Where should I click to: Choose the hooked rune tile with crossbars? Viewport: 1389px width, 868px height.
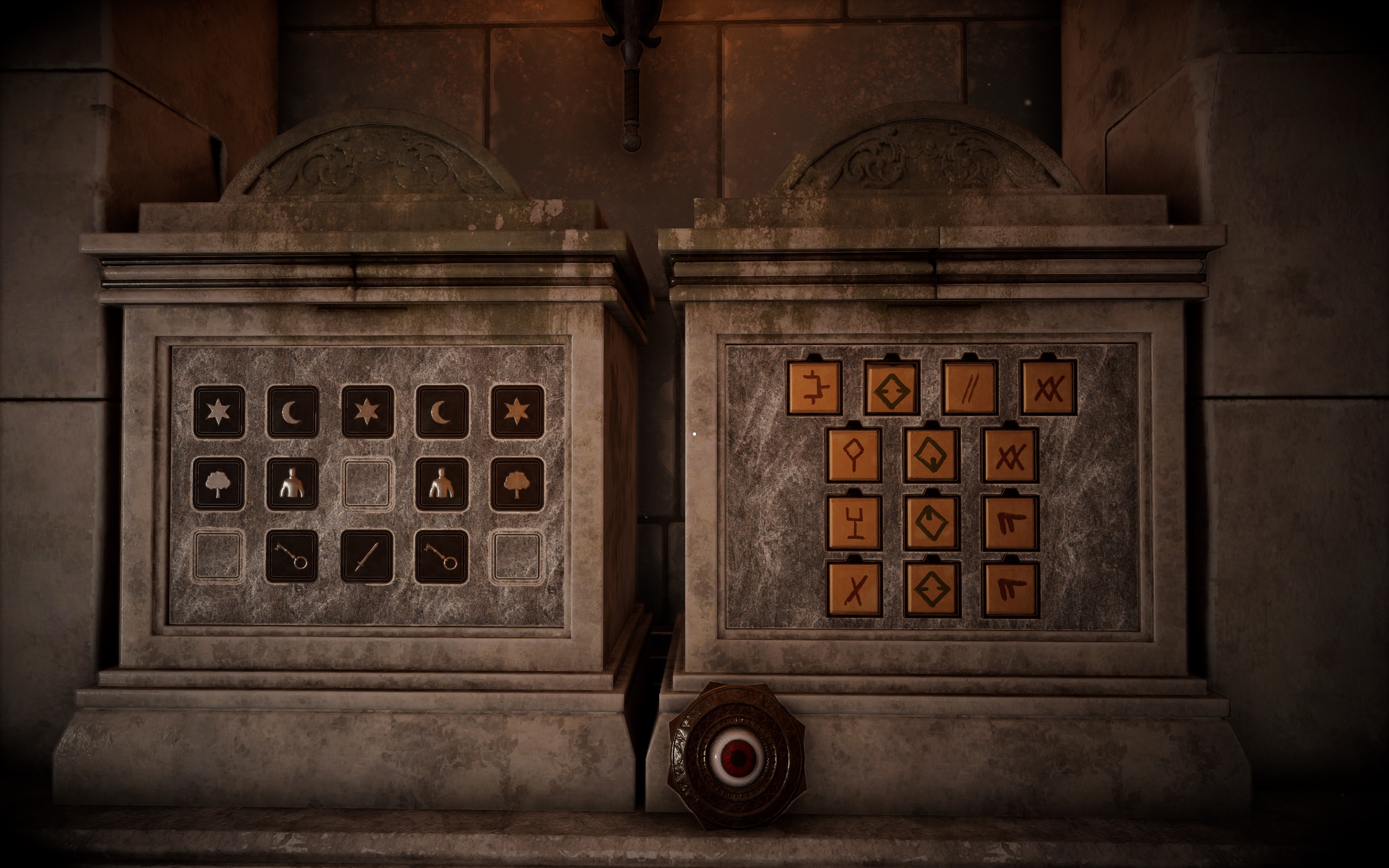tap(814, 387)
